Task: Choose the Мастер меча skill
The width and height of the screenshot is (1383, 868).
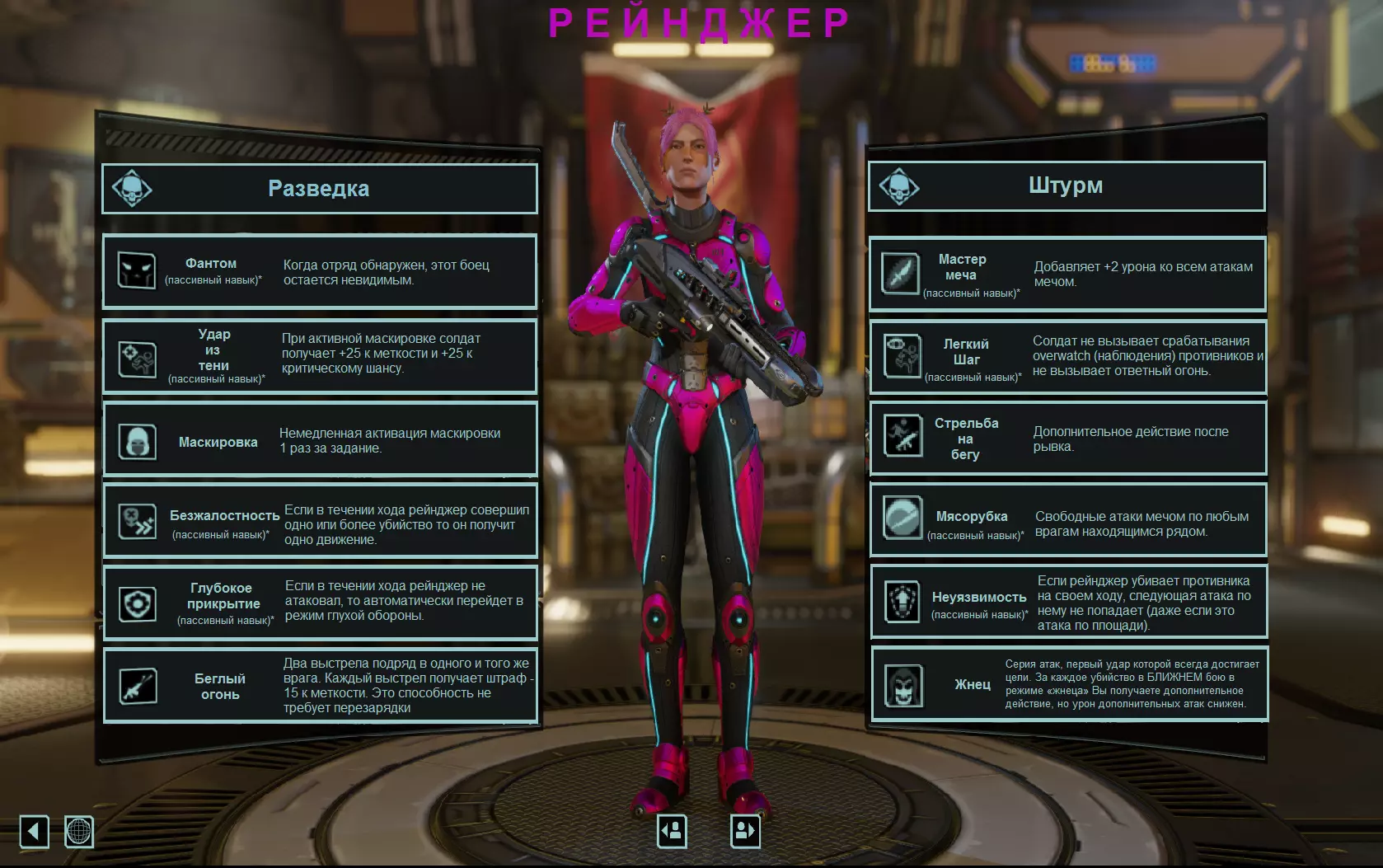Action: coord(1067,274)
